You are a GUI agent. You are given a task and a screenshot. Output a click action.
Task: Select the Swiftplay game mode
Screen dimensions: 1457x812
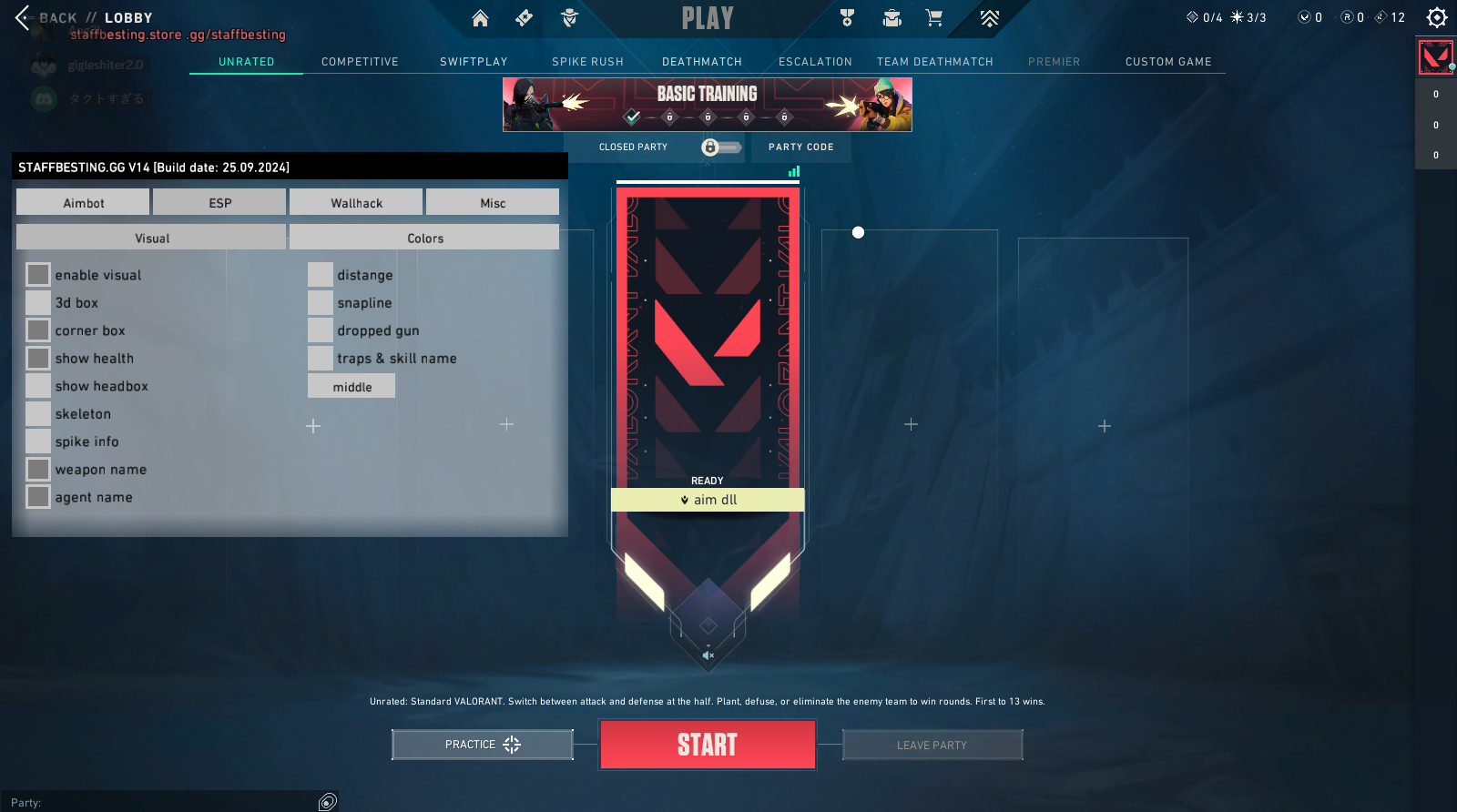474,62
